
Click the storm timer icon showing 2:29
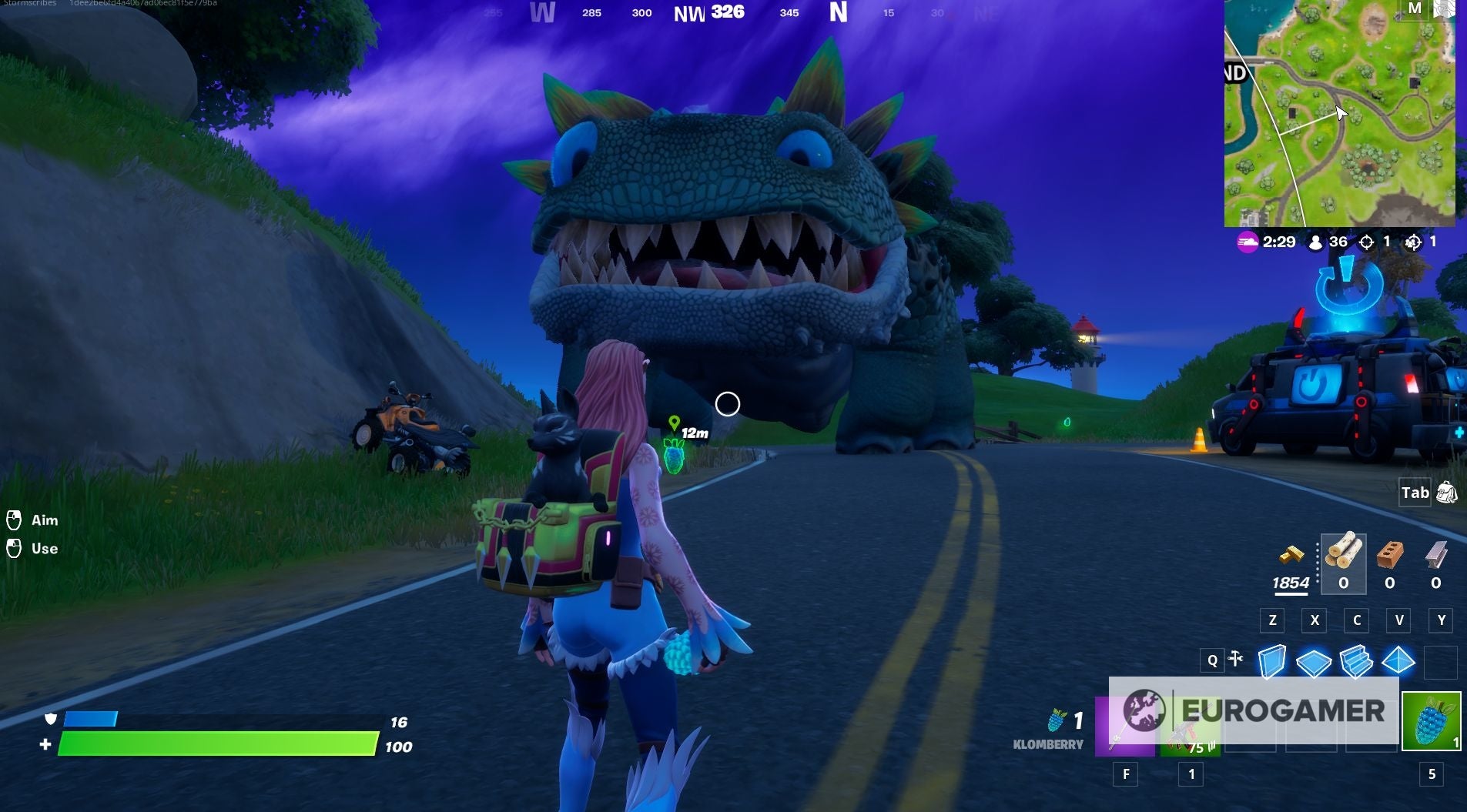click(1248, 242)
